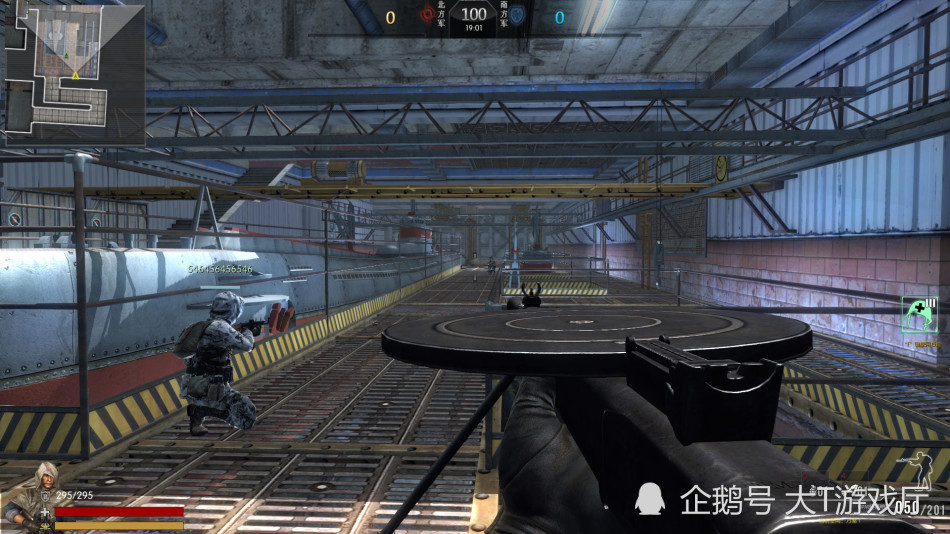Select the green medkit helmet icon
950x534 pixels.
[x=919, y=314]
